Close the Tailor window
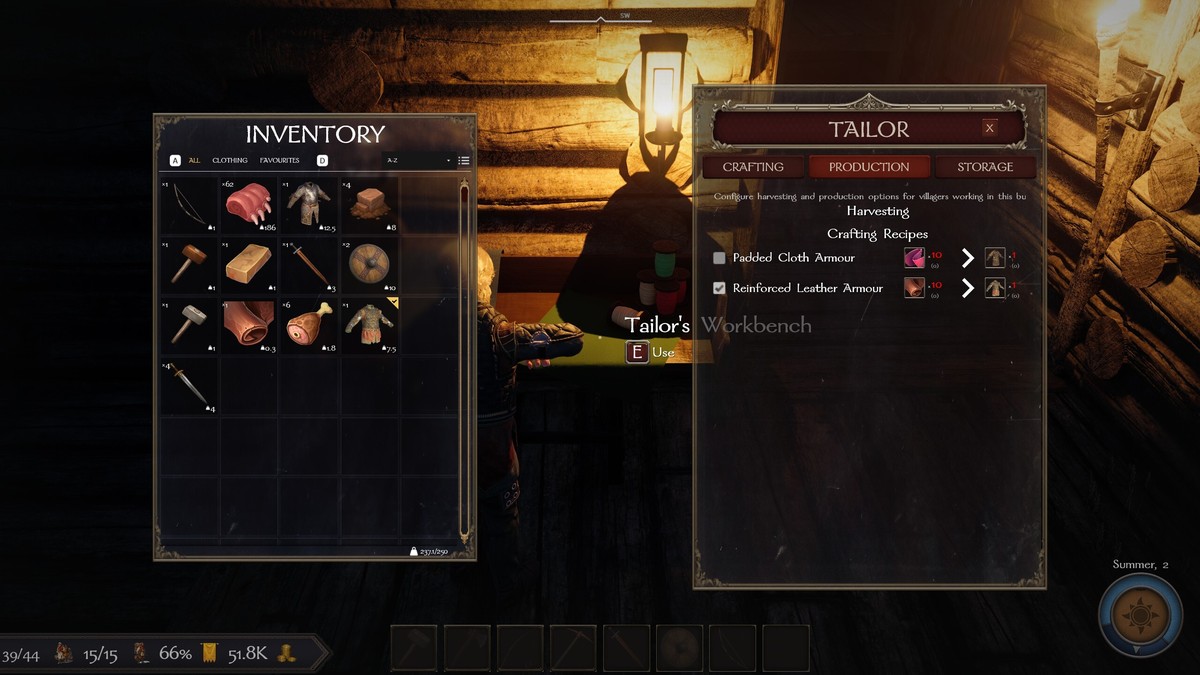This screenshot has width=1200, height=675. [989, 128]
